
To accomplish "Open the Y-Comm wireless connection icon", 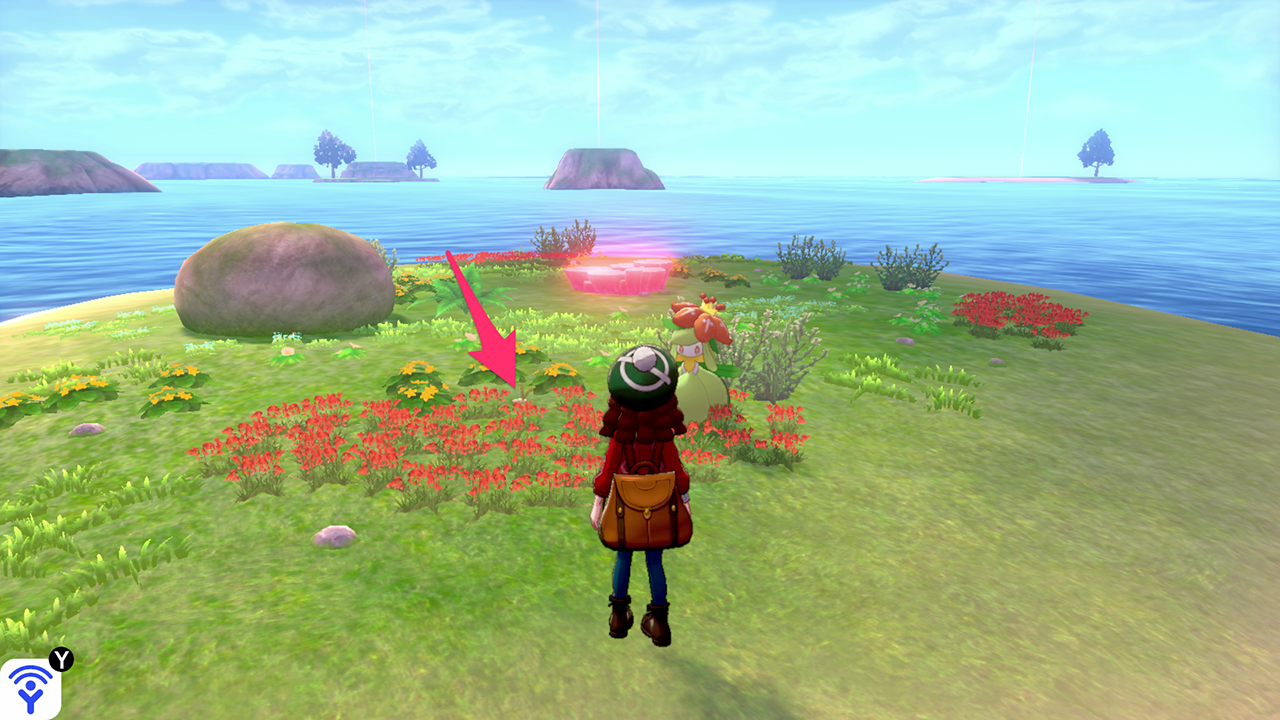I will click(x=31, y=688).
